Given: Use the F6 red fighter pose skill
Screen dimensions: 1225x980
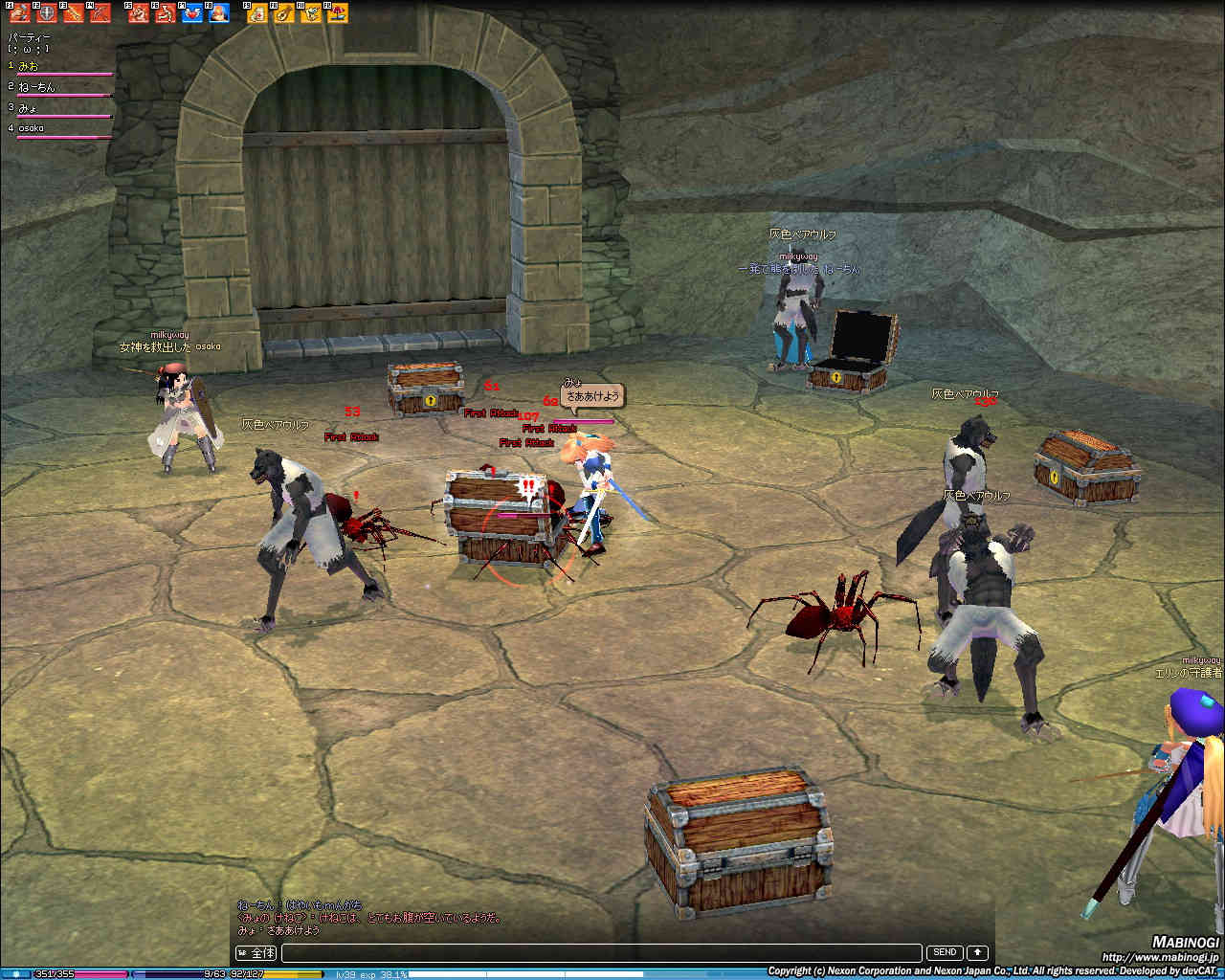Looking at the screenshot, I should pyautogui.click(x=166, y=13).
